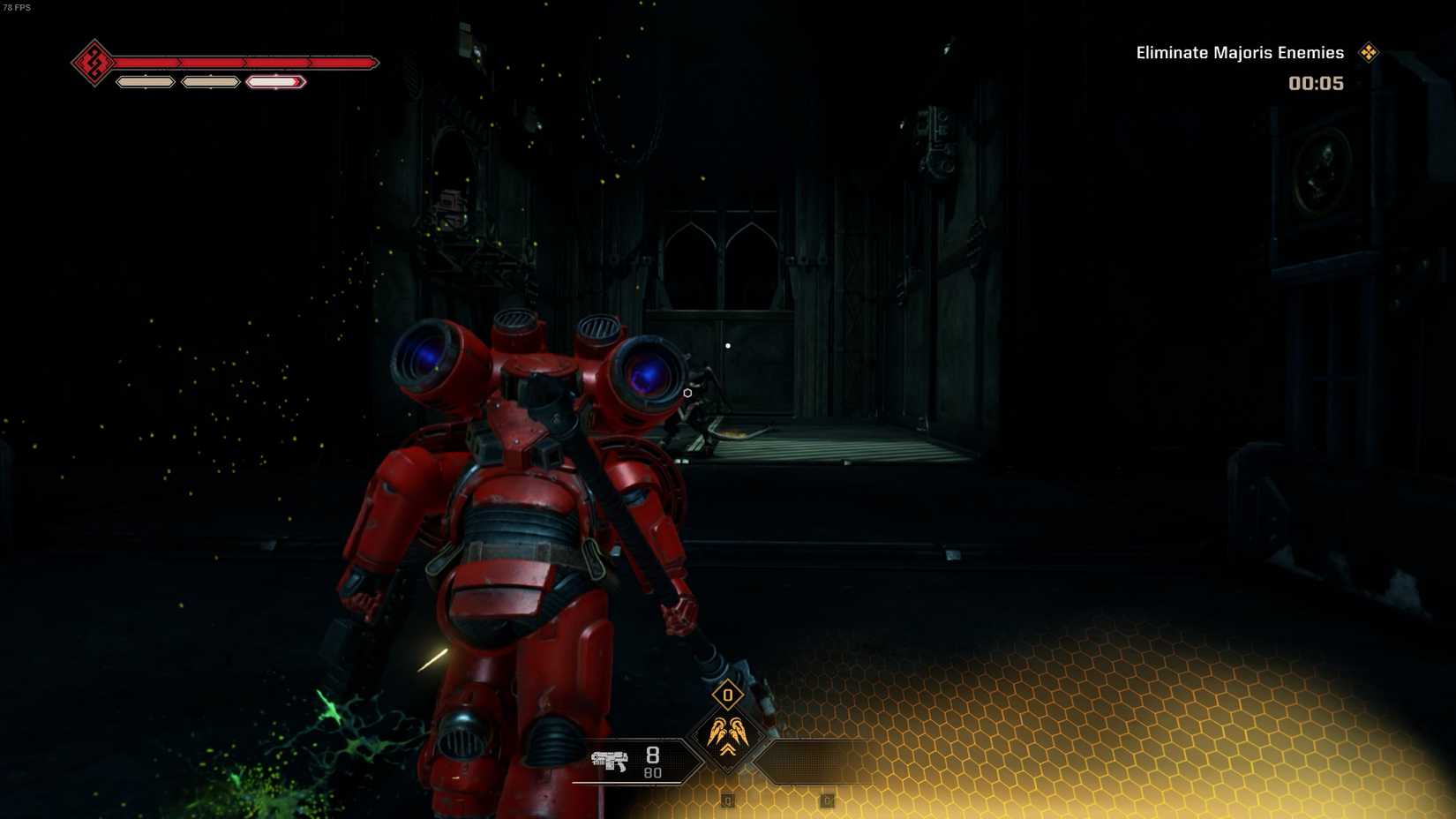Image resolution: width=1456 pixels, height=819 pixels.
Task: Open the 00:05 mission timer
Action: coord(1317,83)
